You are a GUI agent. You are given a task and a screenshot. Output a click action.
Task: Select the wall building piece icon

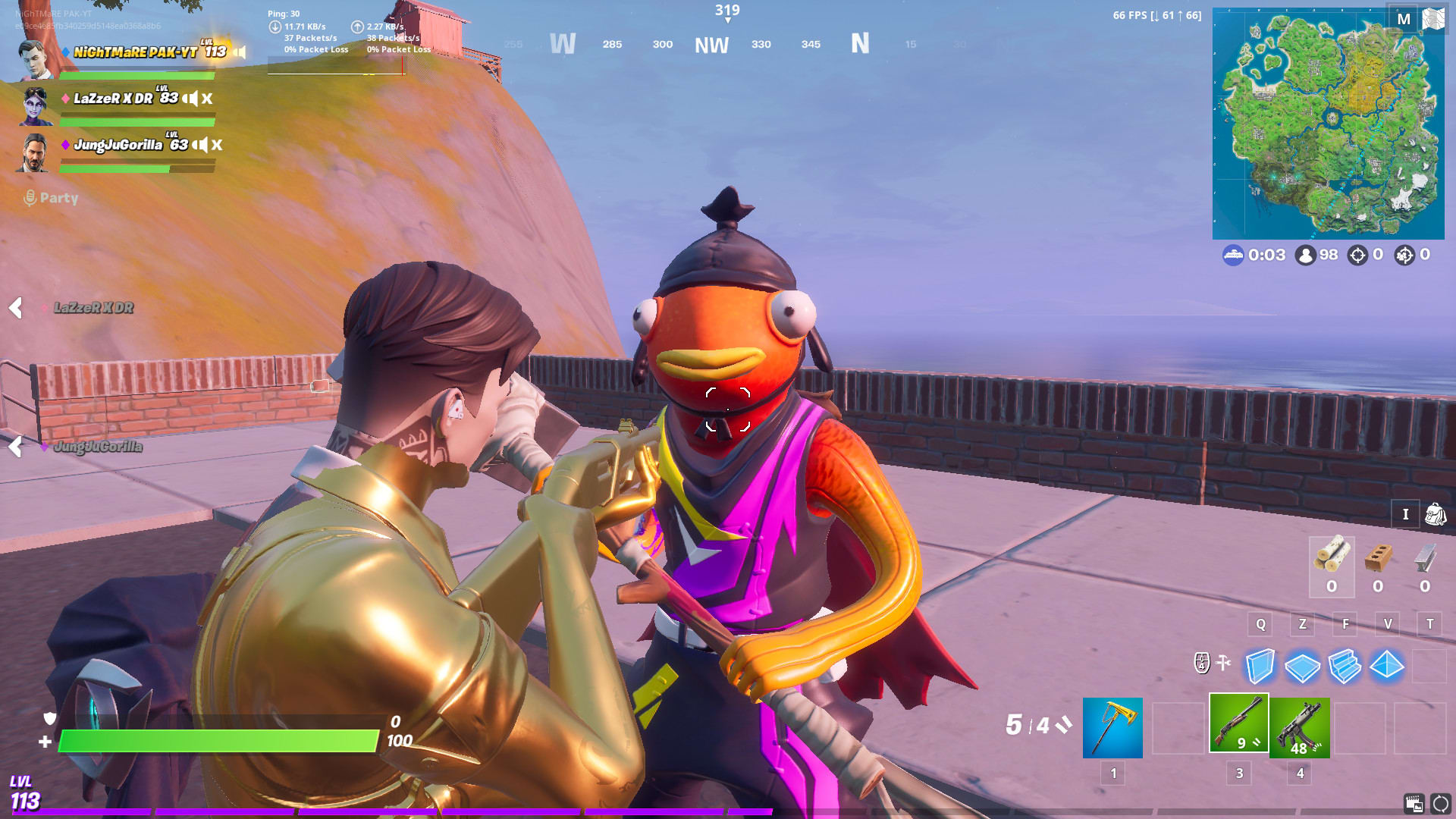pyautogui.click(x=1260, y=667)
